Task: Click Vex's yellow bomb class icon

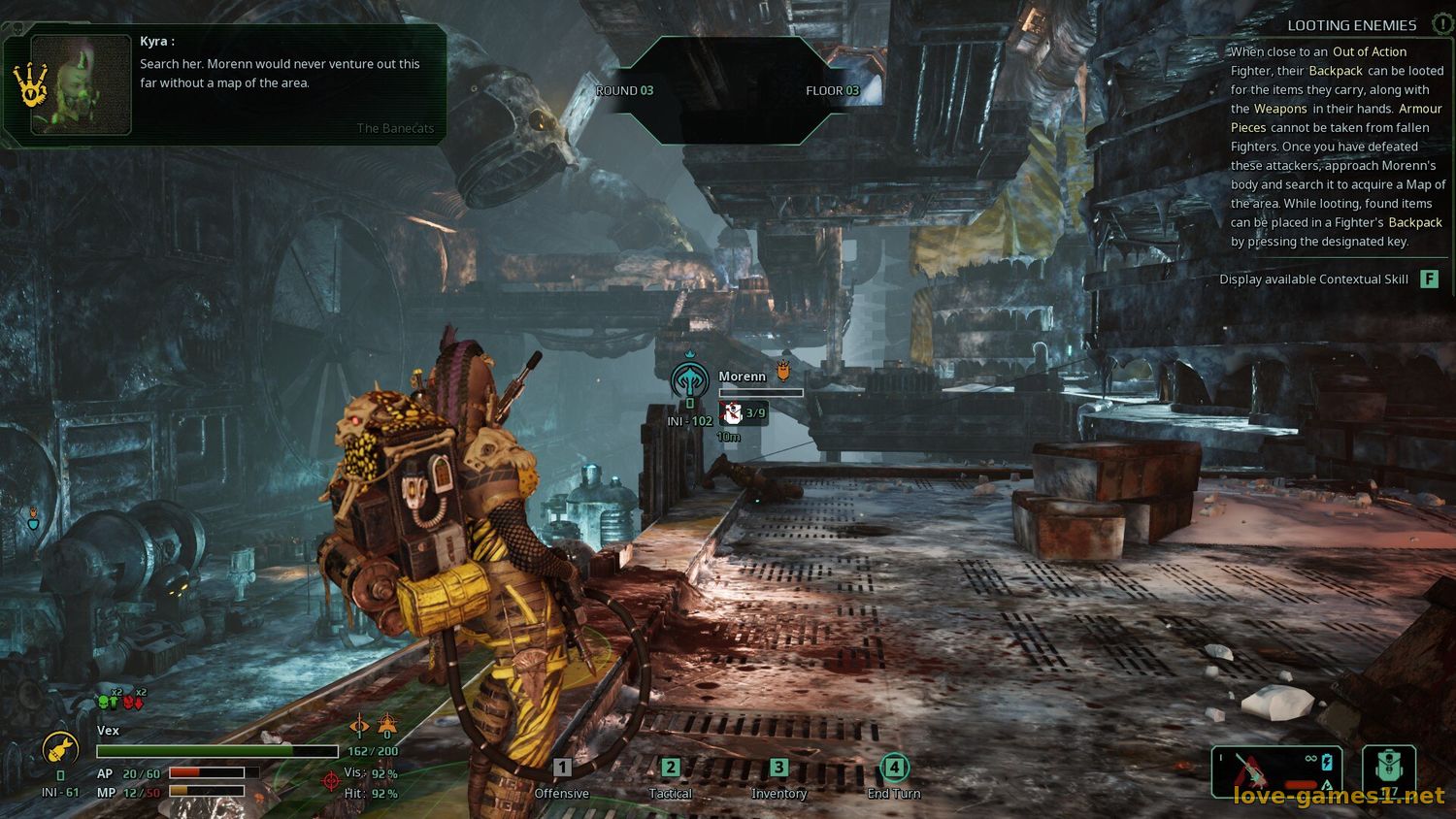Action: click(x=59, y=750)
